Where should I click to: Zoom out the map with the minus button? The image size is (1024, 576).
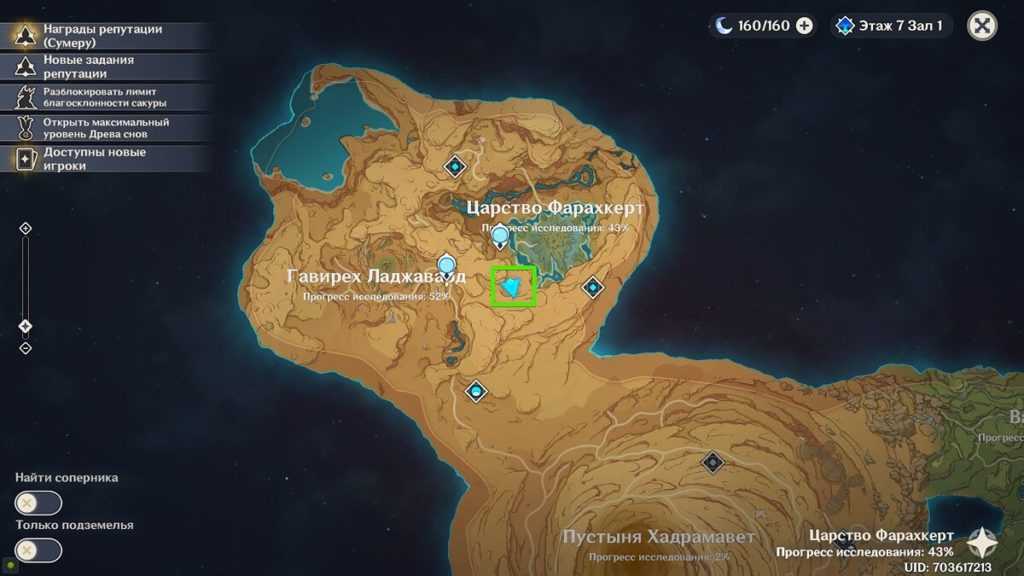click(x=26, y=348)
